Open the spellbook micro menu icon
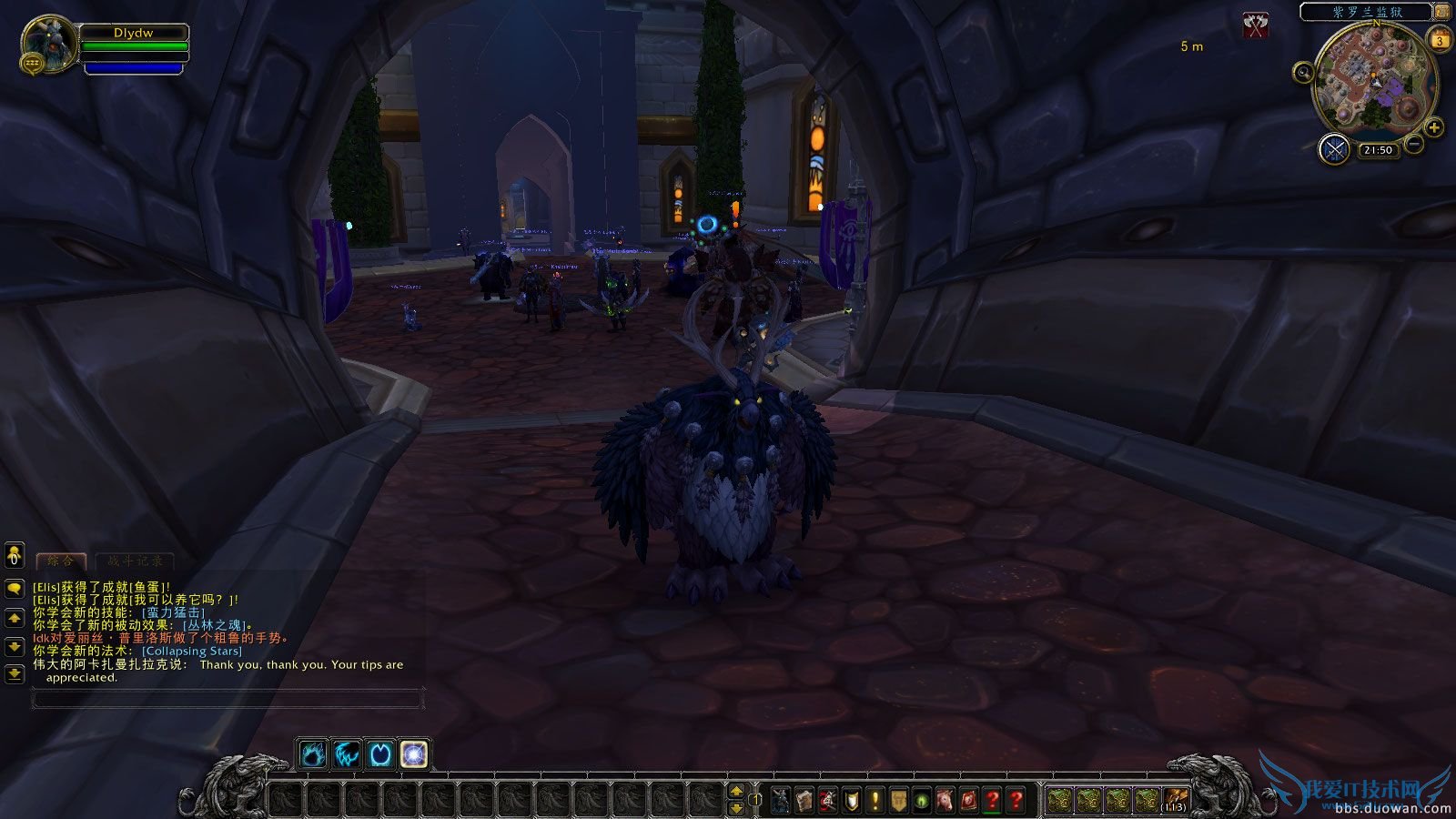The height and width of the screenshot is (819, 1456). tap(805, 800)
